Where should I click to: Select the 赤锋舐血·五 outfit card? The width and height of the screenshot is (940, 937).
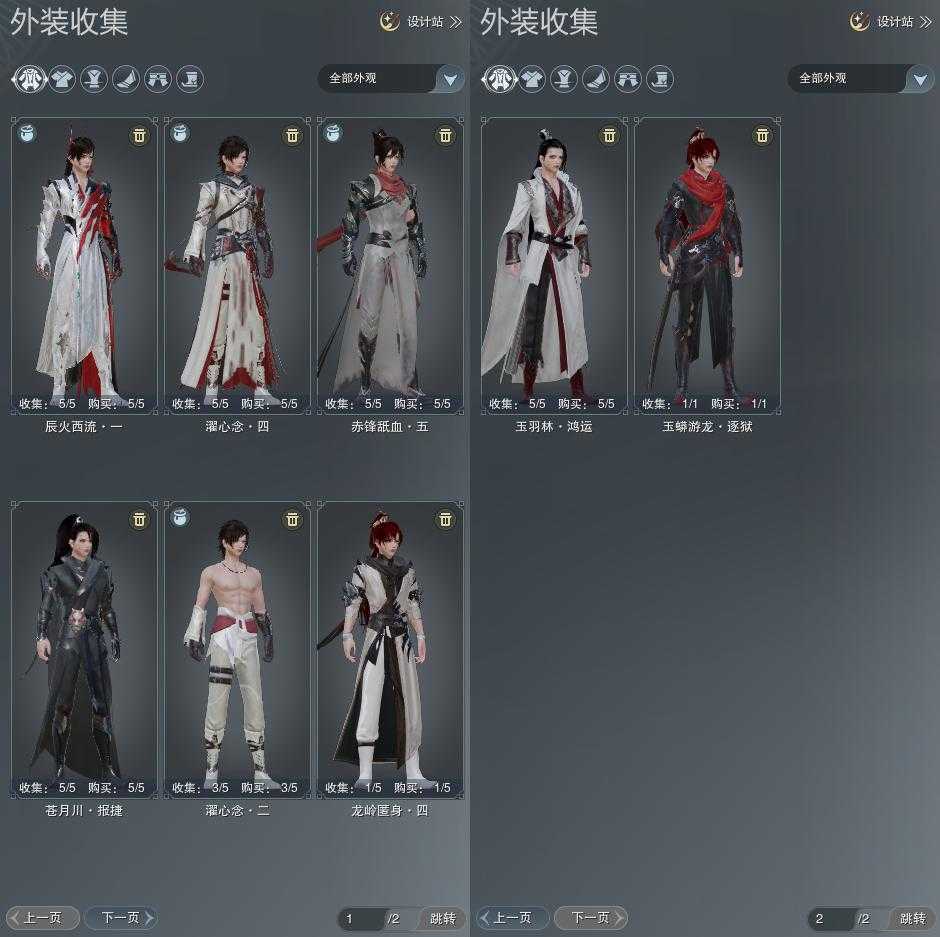click(x=390, y=265)
